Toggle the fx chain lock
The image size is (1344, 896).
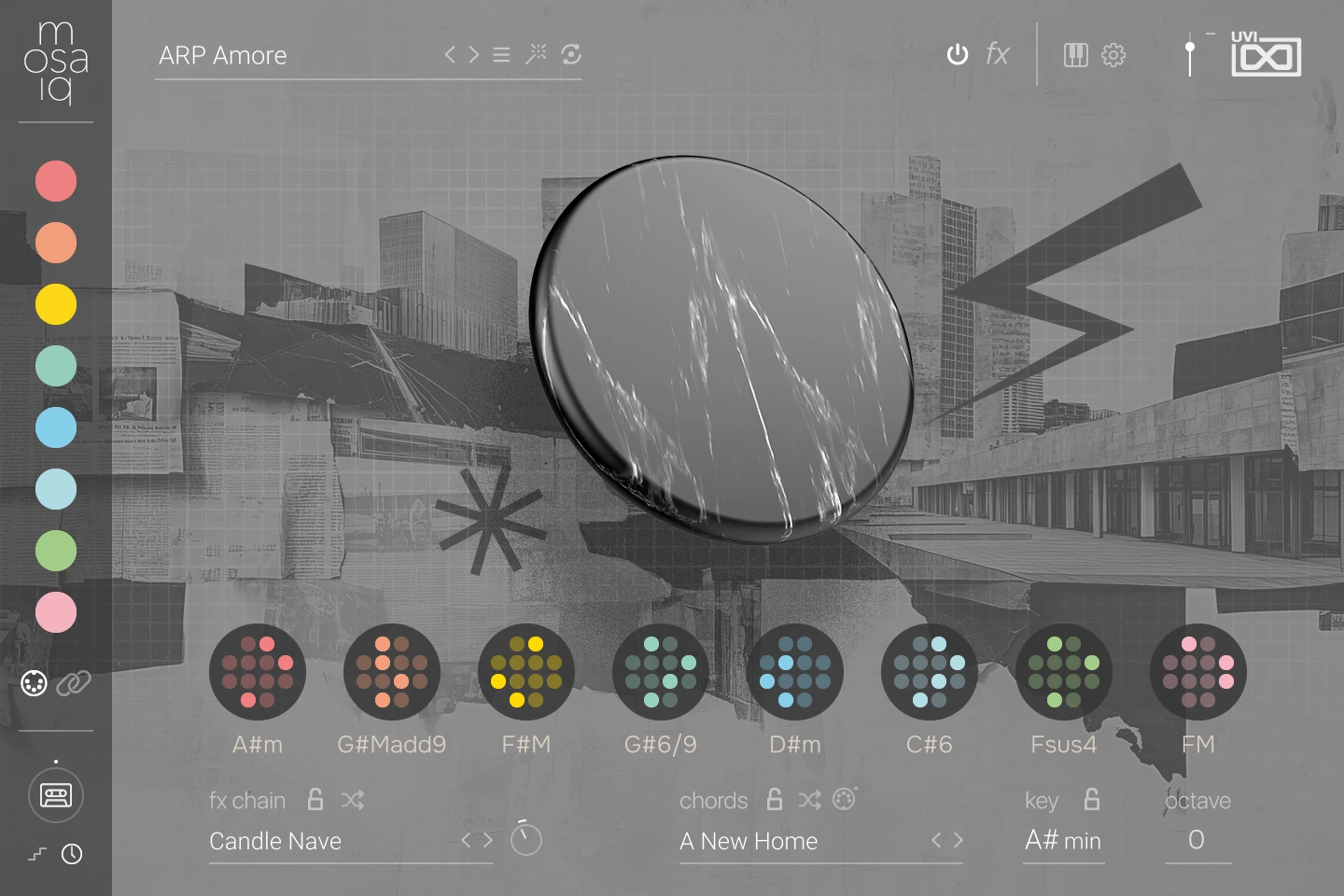[315, 800]
